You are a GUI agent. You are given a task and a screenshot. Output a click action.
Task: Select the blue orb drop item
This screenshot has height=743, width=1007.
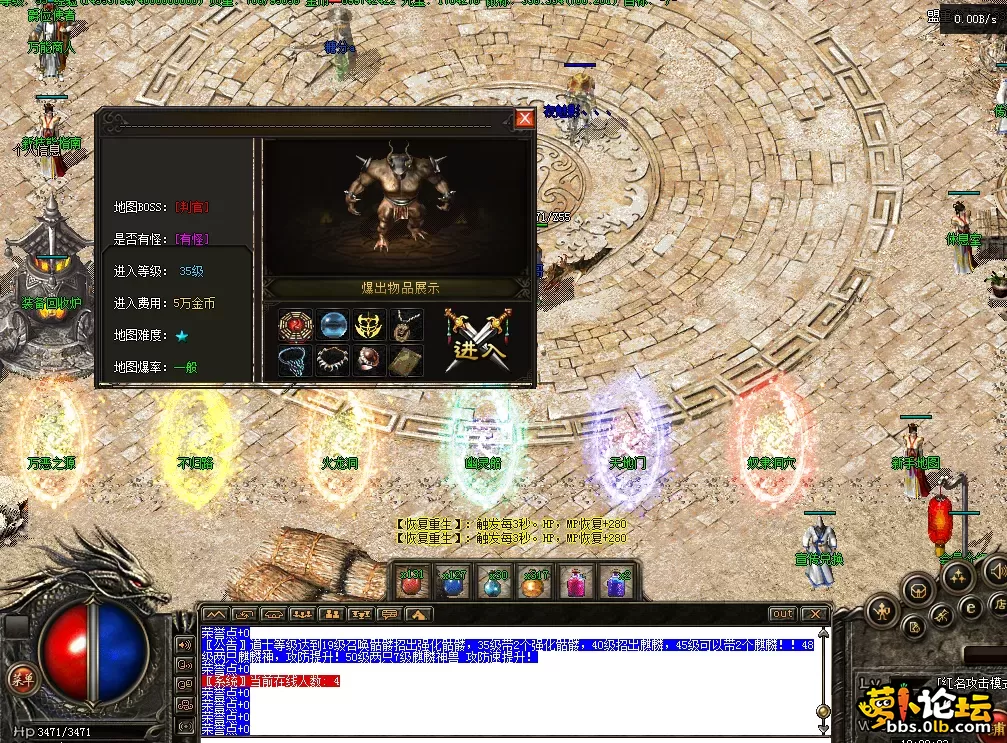tap(332, 325)
